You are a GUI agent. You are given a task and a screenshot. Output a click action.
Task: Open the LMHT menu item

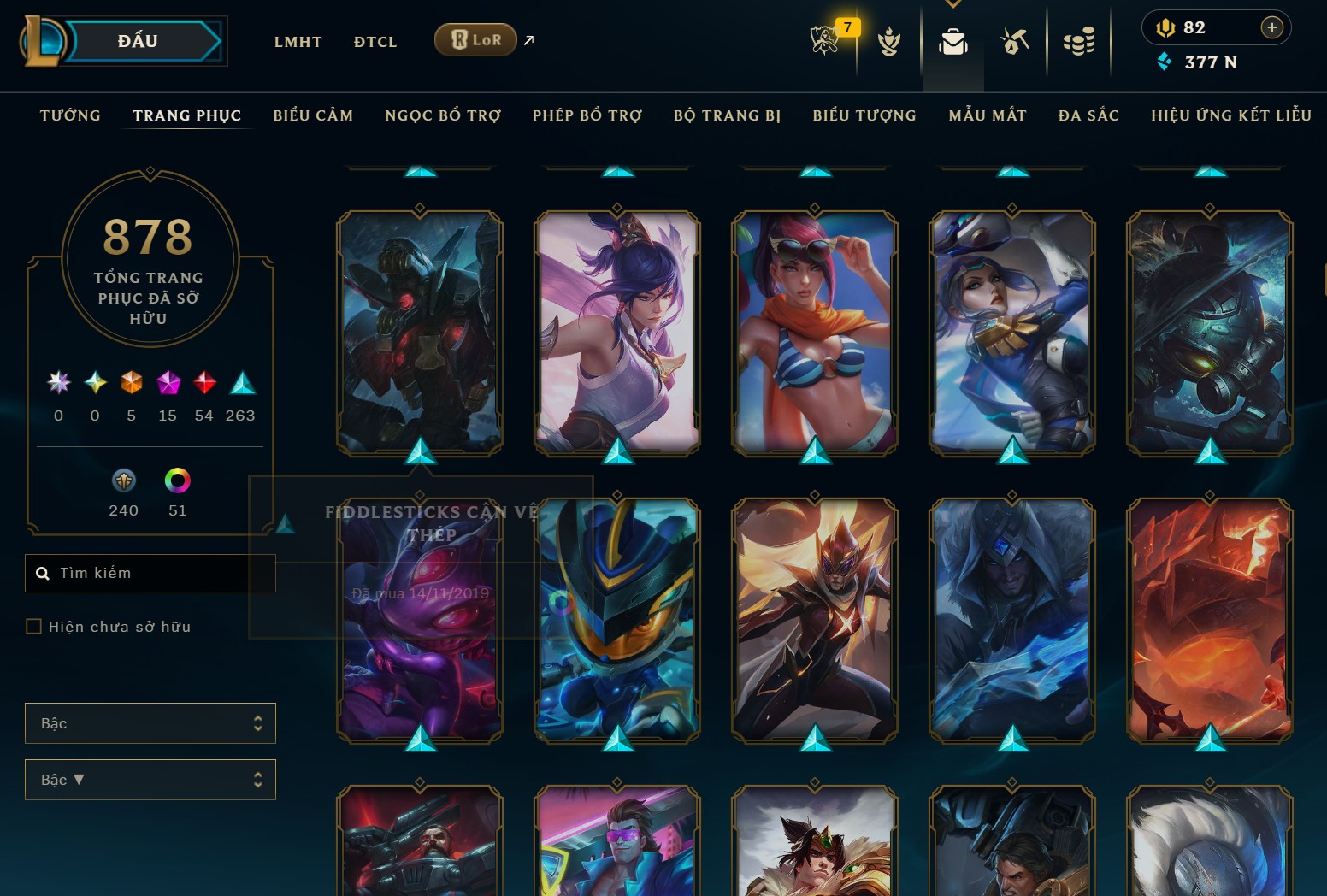pos(298,41)
